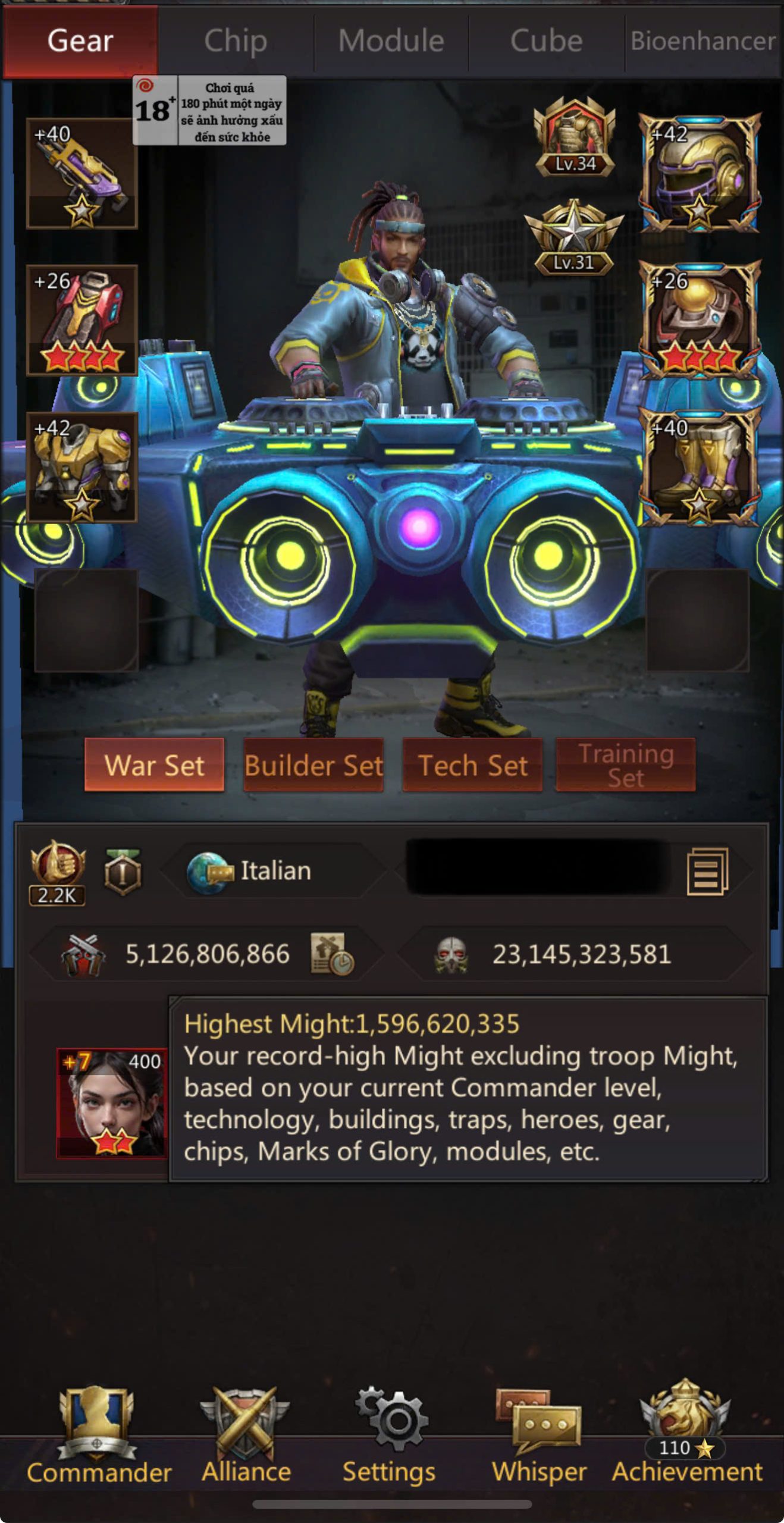Choose the War Set button

click(154, 765)
